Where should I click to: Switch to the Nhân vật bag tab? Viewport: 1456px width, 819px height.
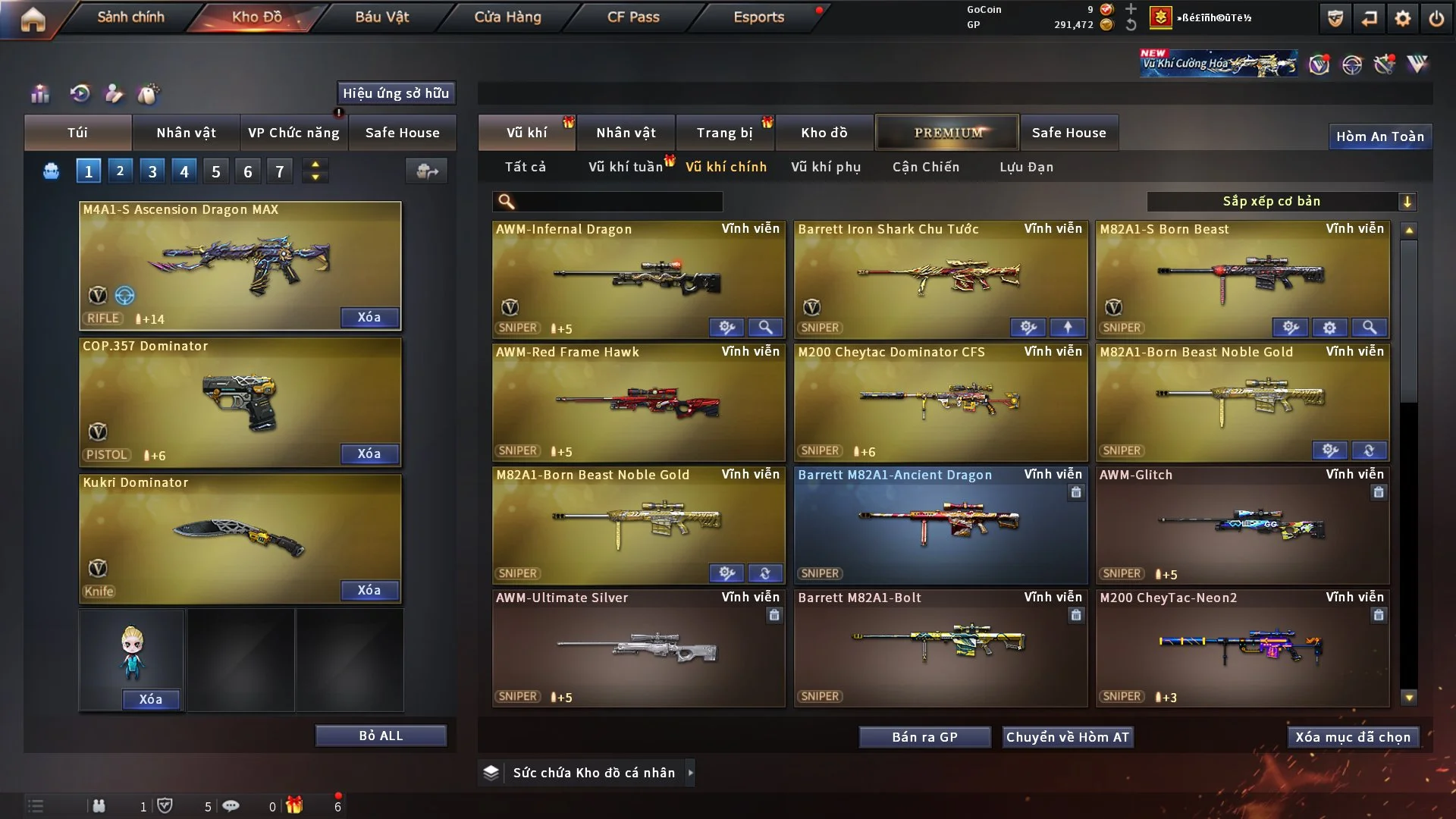click(186, 133)
